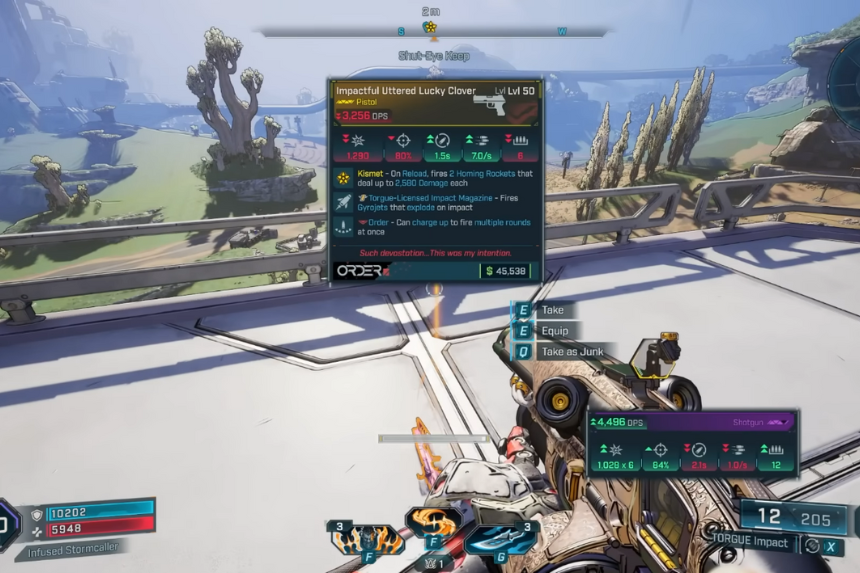Image resolution: width=860 pixels, height=573 pixels.
Task: Select the Equip option
Action: [553, 331]
